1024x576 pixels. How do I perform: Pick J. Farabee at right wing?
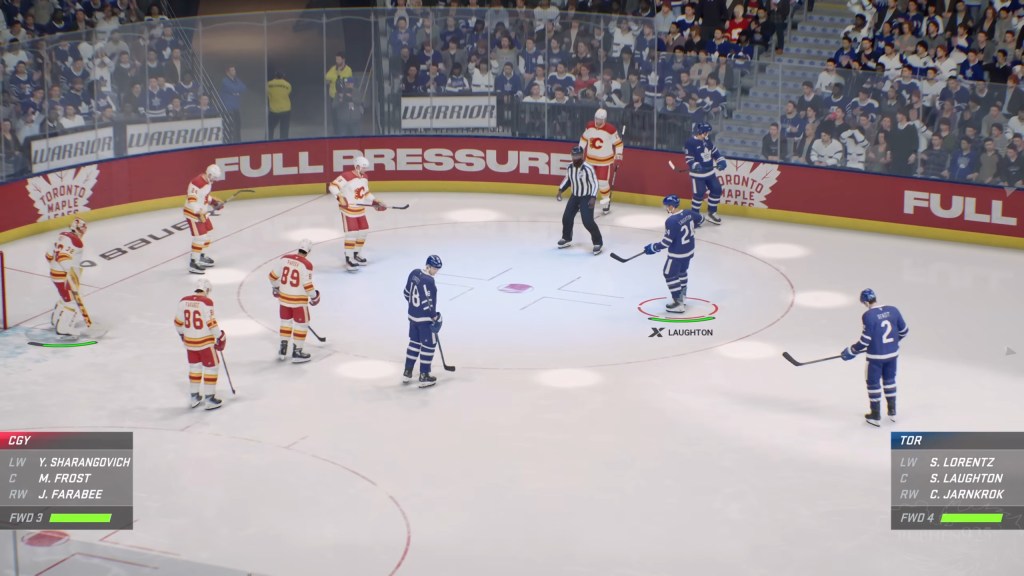(71, 494)
